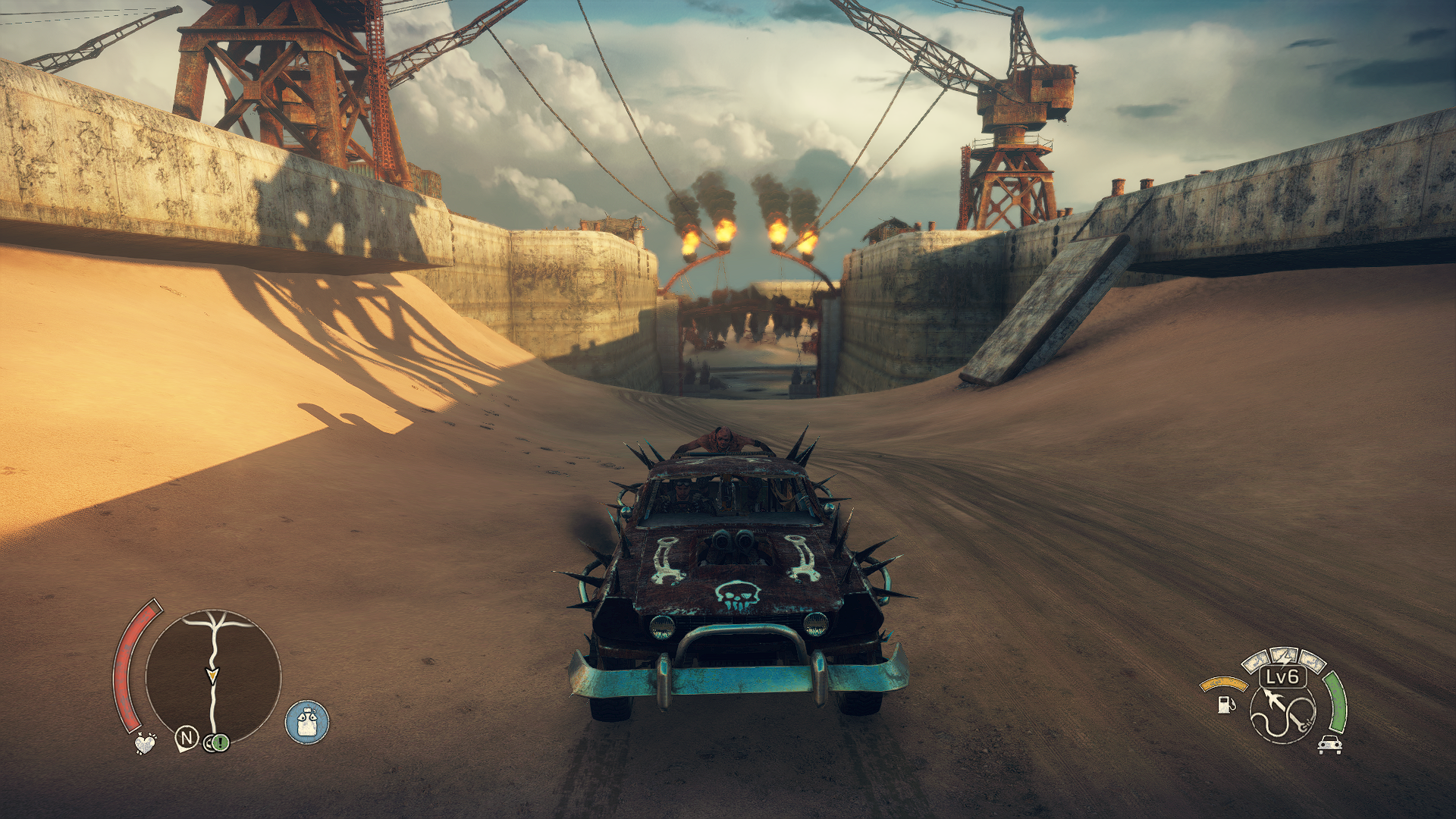Click the Lv6 harpoon level badge

1282,676
